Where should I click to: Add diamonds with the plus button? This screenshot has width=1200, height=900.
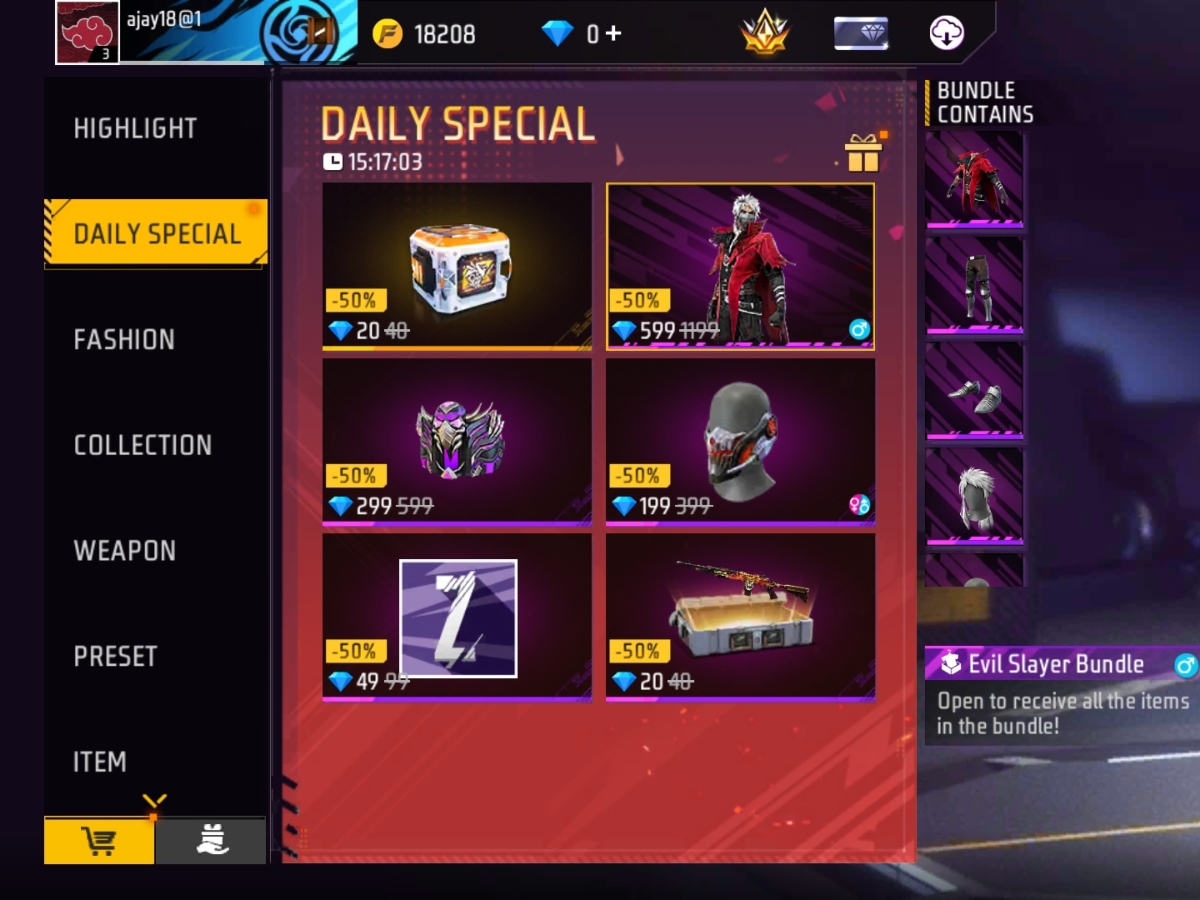tap(613, 33)
